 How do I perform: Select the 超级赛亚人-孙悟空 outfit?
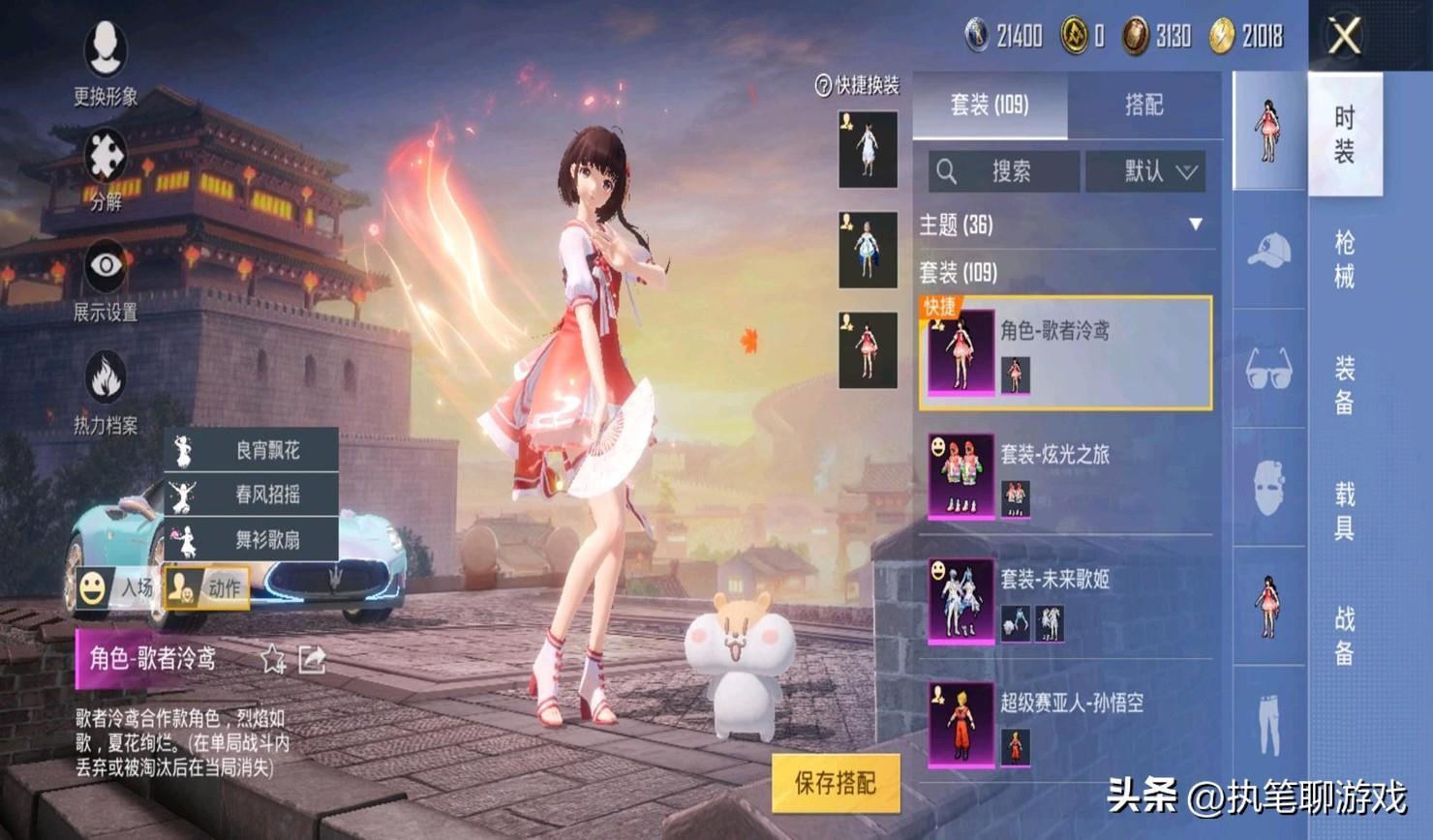1065,725
